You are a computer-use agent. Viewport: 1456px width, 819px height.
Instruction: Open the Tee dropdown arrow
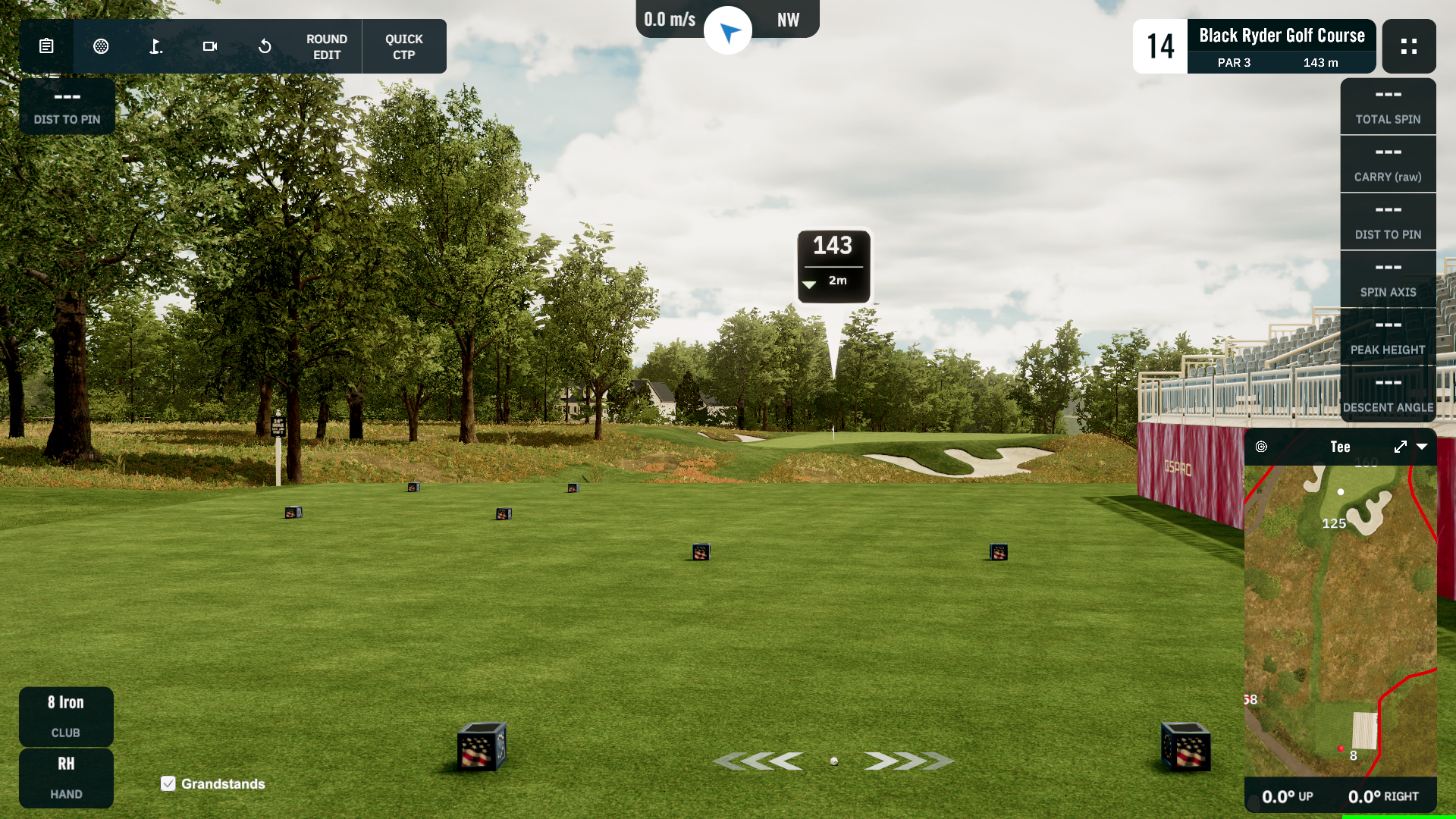1422,447
